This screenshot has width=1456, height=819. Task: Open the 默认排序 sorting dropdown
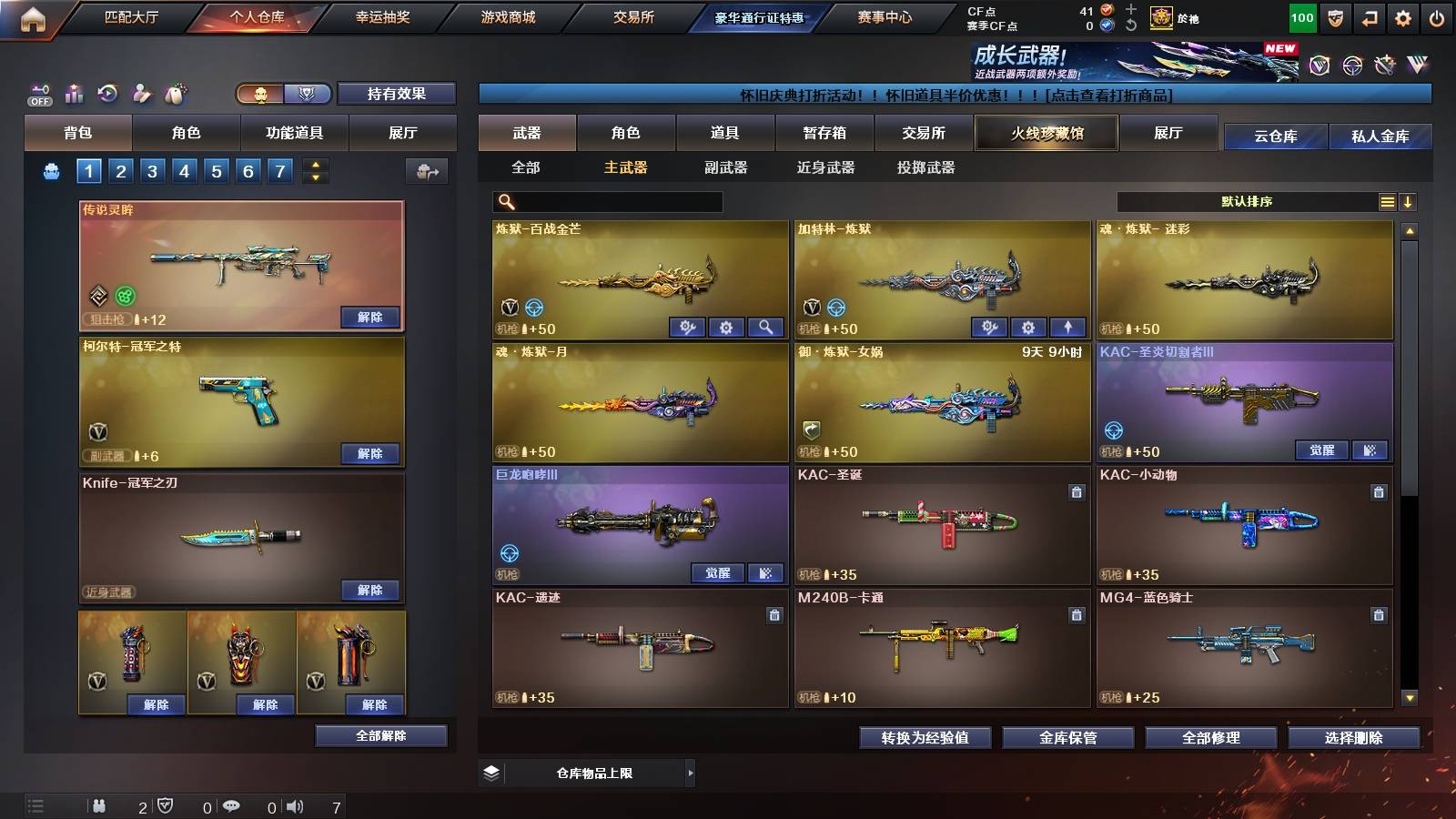point(1247,201)
